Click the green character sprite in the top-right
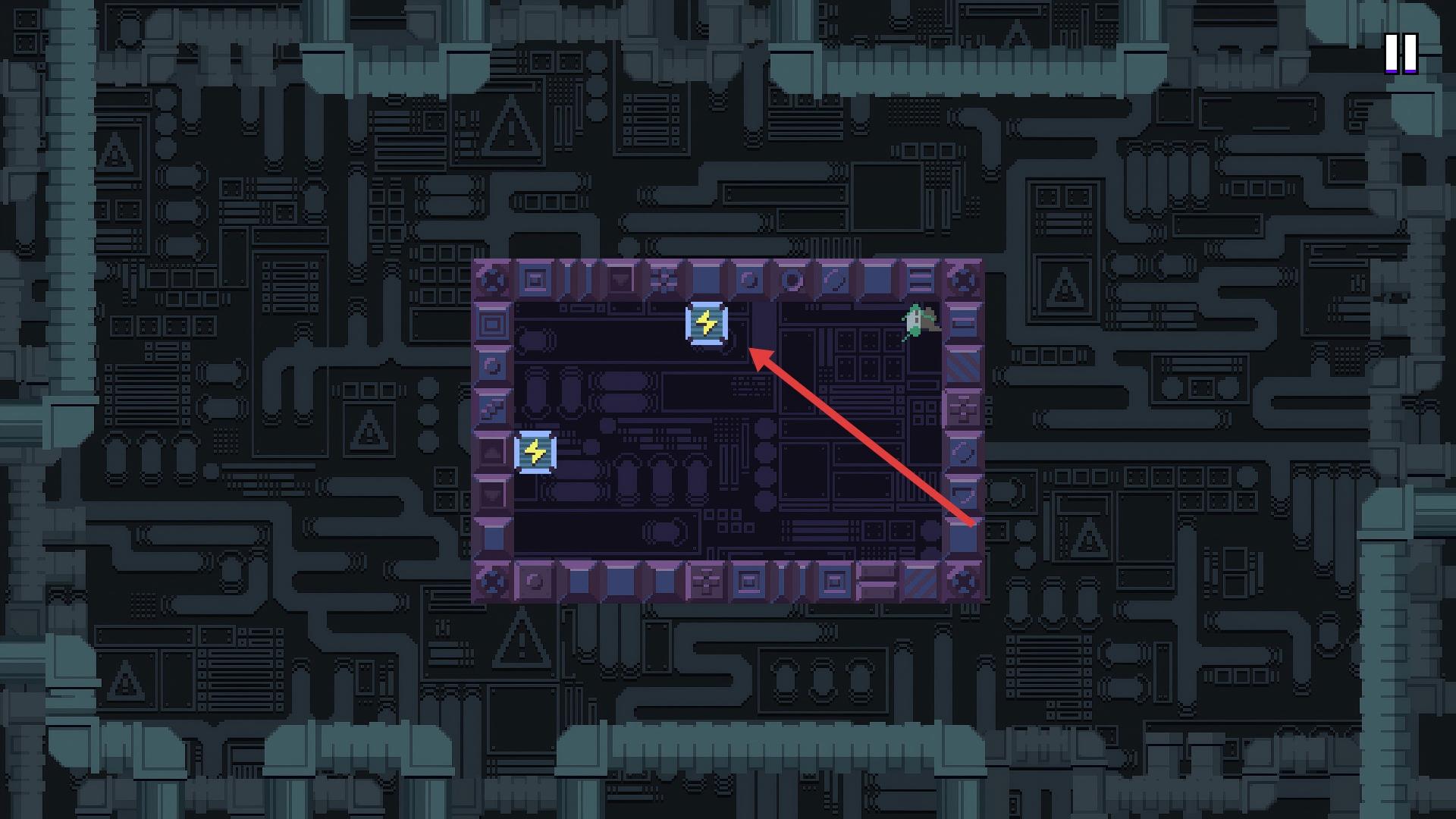Image resolution: width=1456 pixels, height=819 pixels. coord(919,321)
